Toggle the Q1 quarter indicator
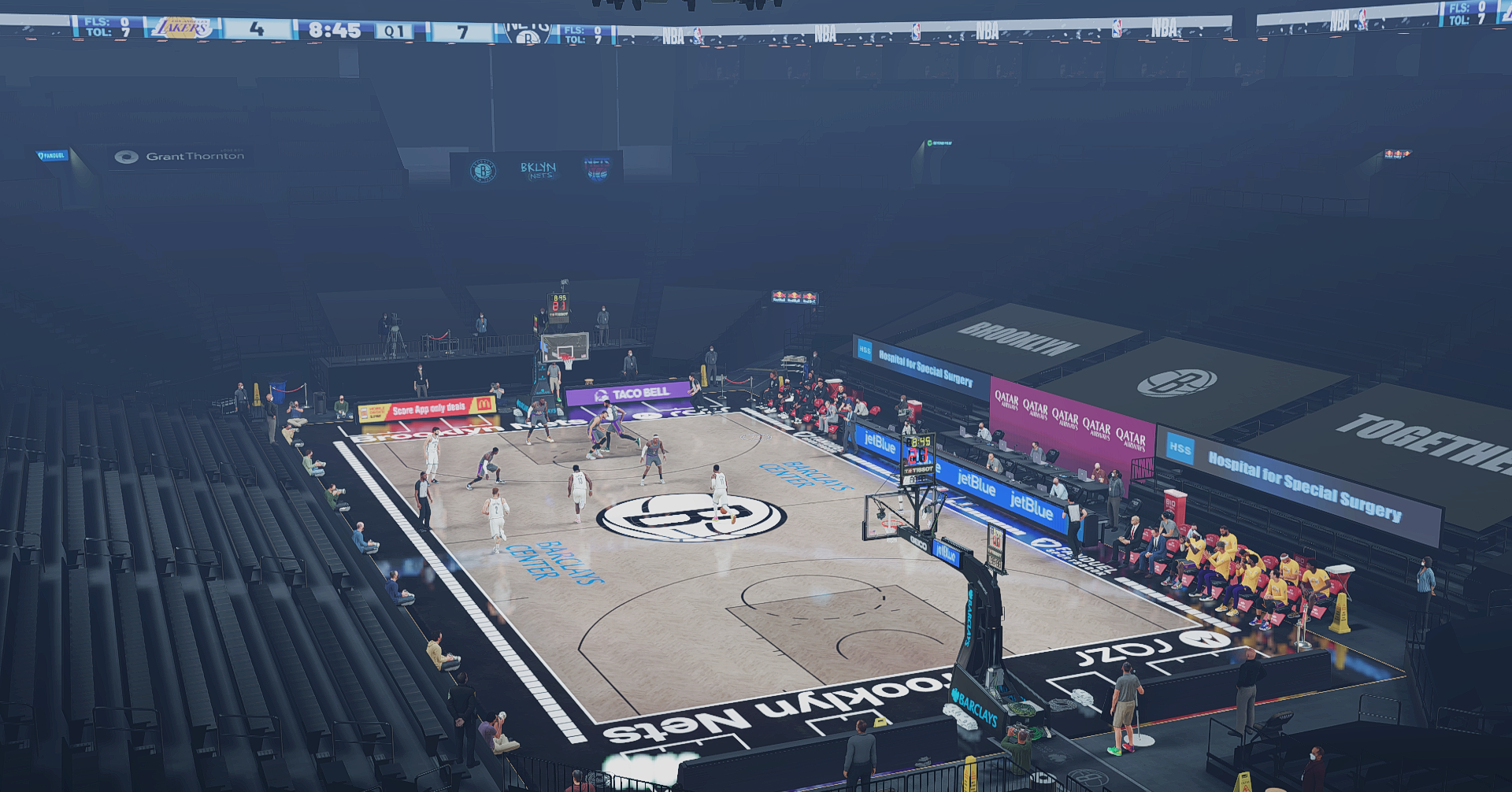The height and width of the screenshot is (792, 1512). [395, 31]
